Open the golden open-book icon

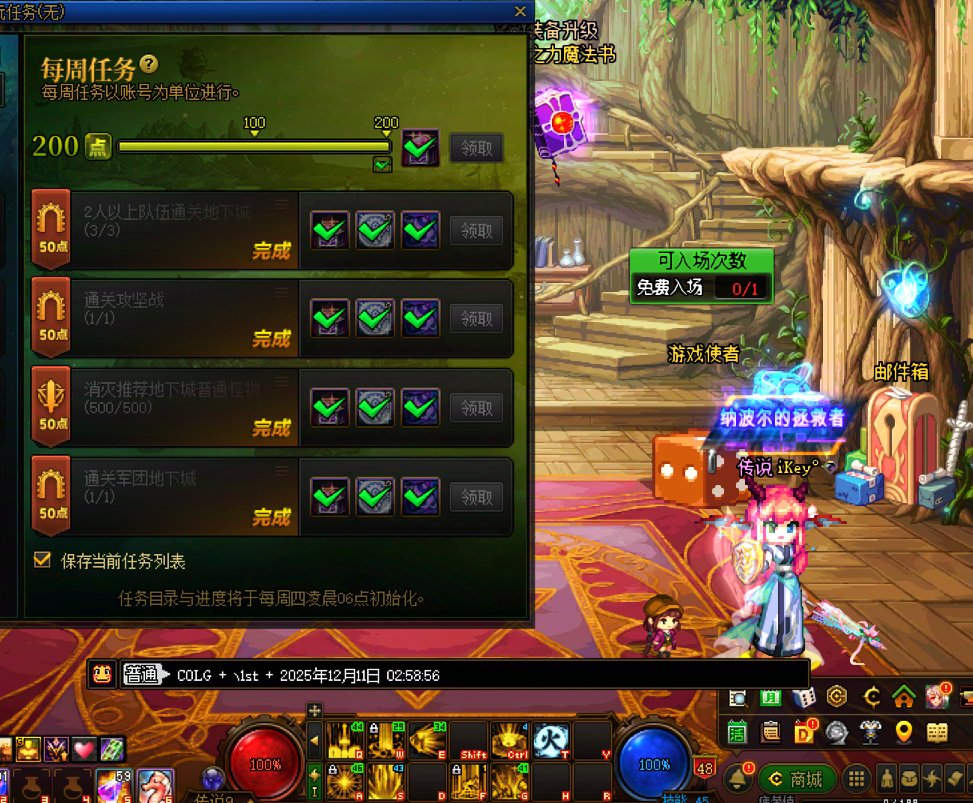937,732
